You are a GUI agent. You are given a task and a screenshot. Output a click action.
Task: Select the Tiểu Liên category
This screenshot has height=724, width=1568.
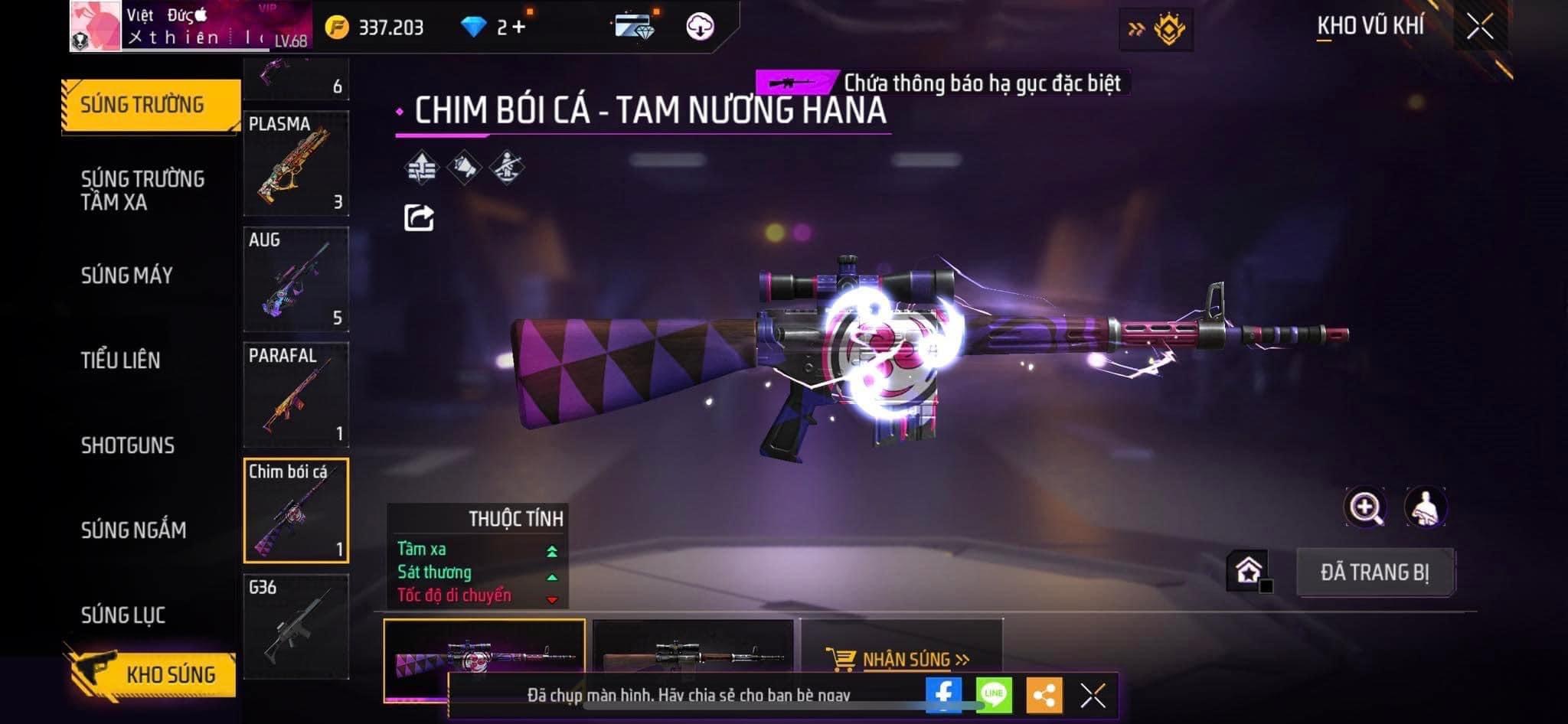click(121, 360)
